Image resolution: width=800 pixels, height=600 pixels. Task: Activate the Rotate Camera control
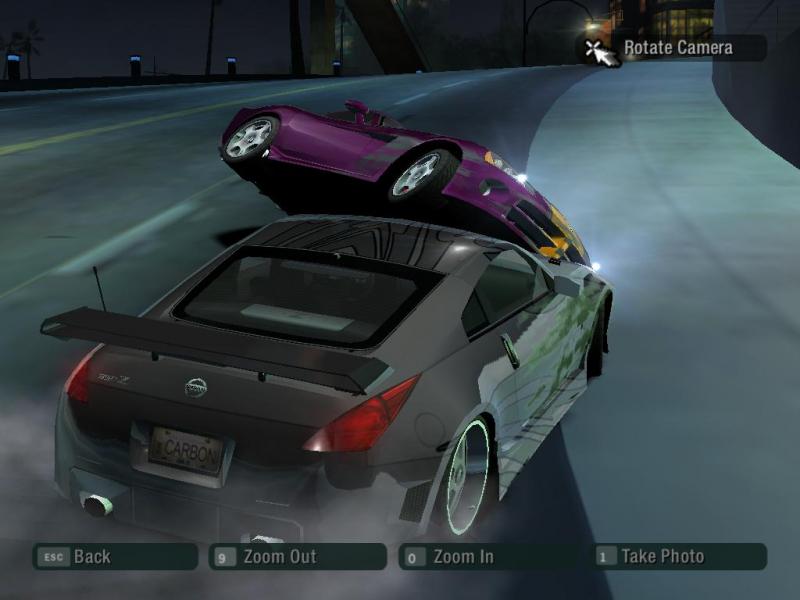pyautogui.click(x=676, y=47)
